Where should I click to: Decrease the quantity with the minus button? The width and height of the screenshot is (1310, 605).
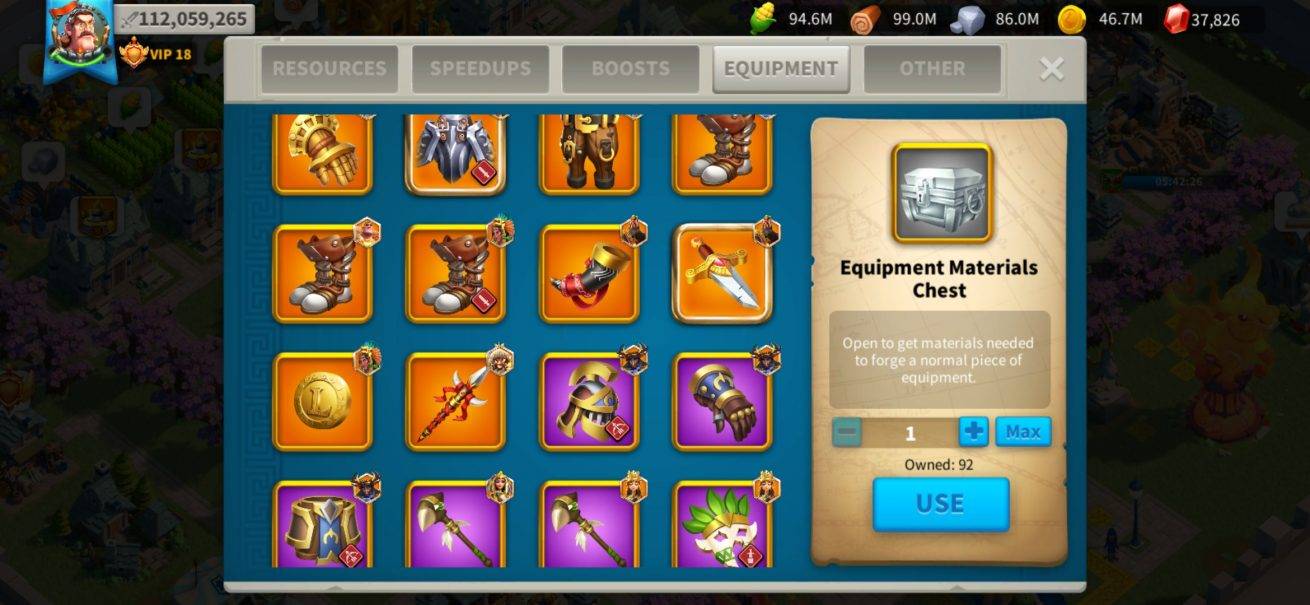(x=847, y=432)
